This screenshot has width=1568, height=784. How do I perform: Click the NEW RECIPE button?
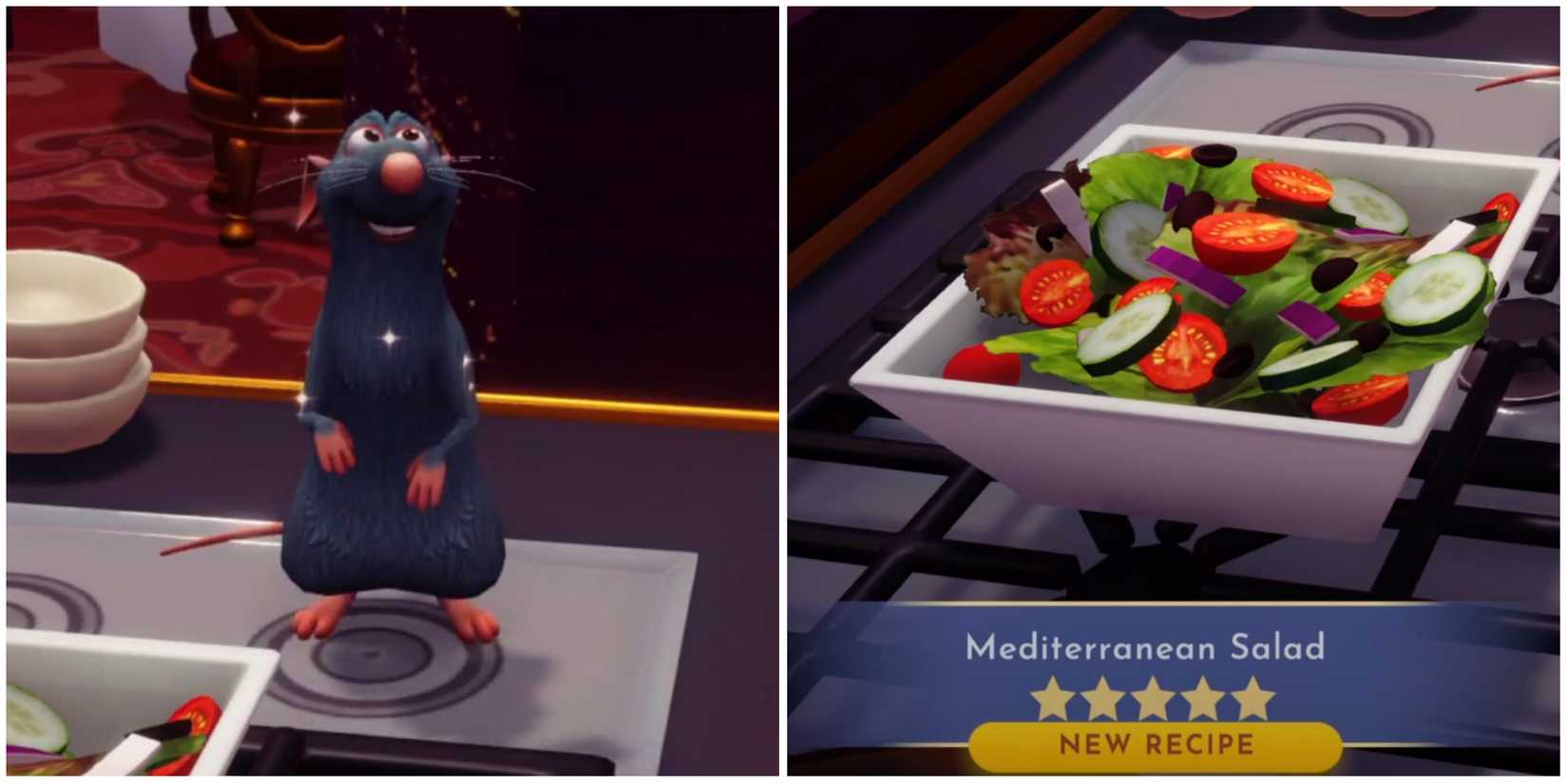click(x=1157, y=744)
